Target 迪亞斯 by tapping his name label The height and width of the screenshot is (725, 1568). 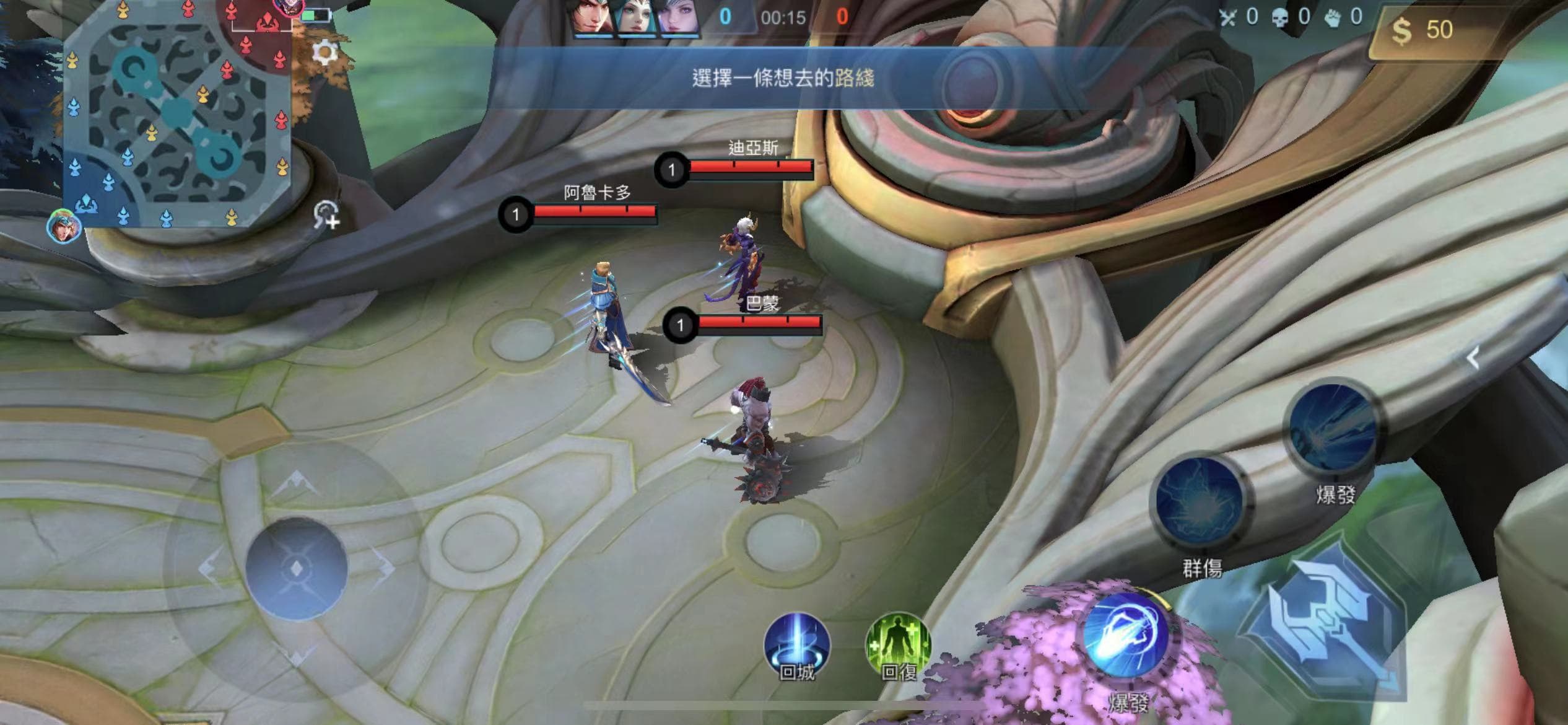pyautogui.click(x=754, y=147)
